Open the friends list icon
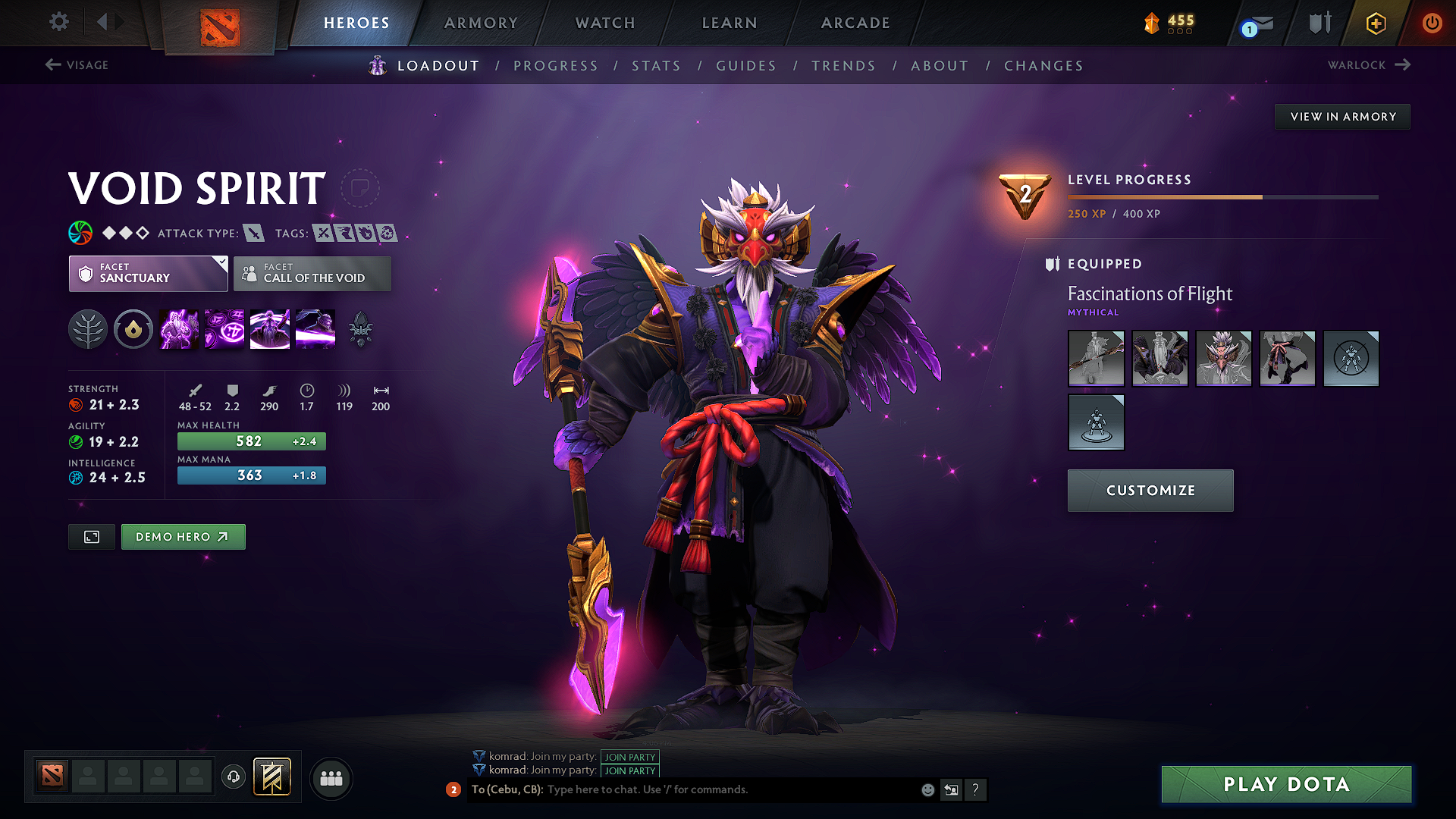 [x=331, y=778]
